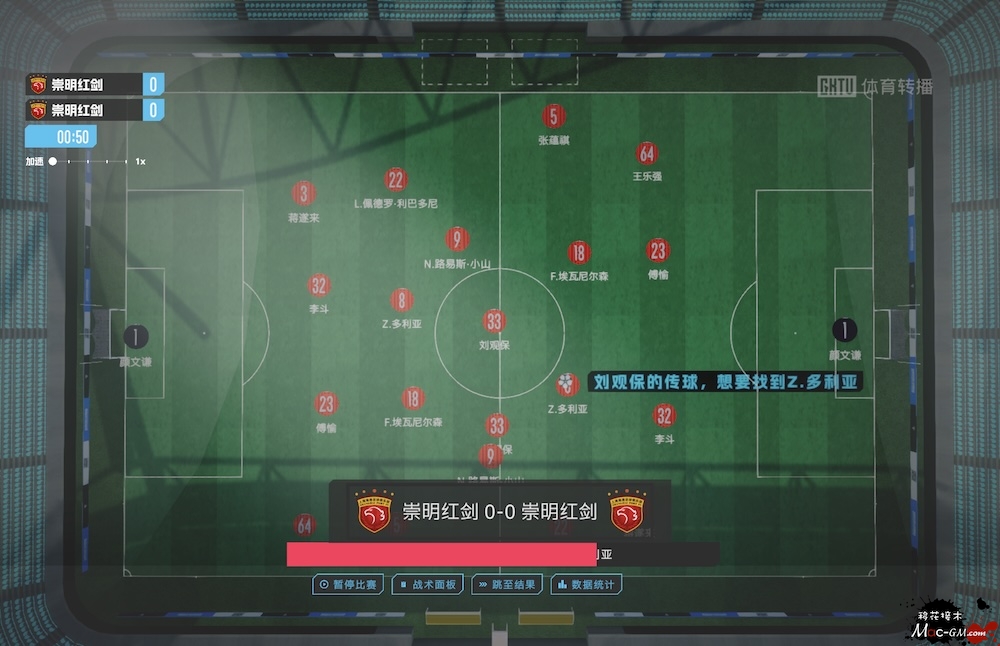Screen dimensions: 1000x646
Task: Click the 加速 speed slider handle
Action: click(x=53, y=161)
